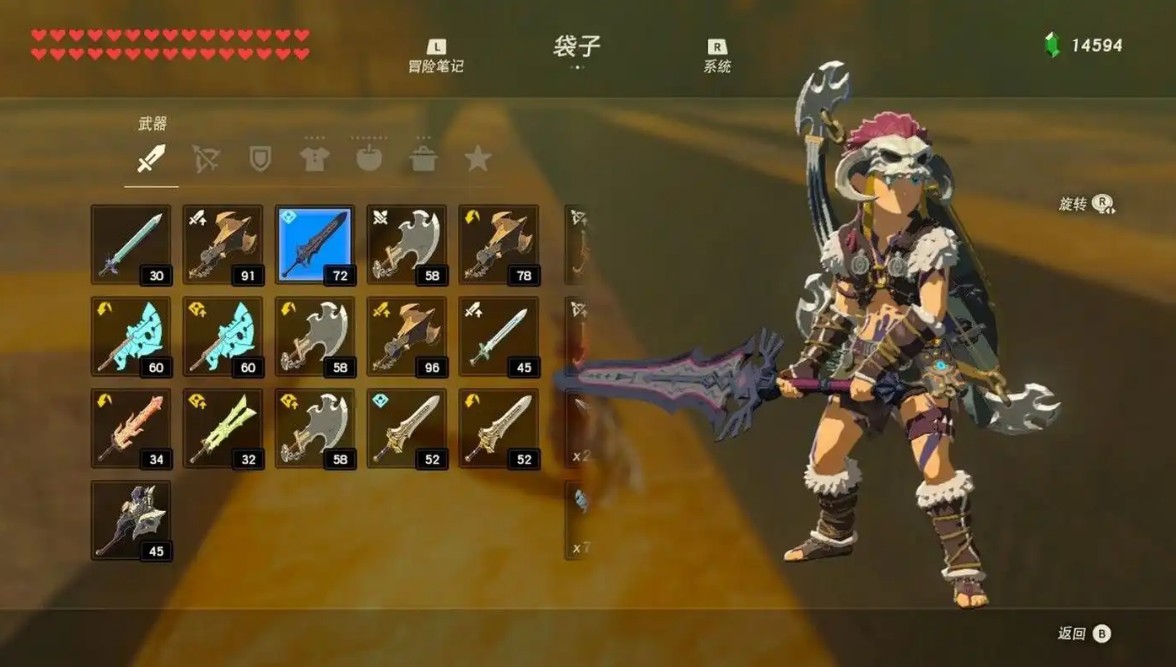Open the shields category tab
This screenshot has width=1176, height=667.
point(260,158)
